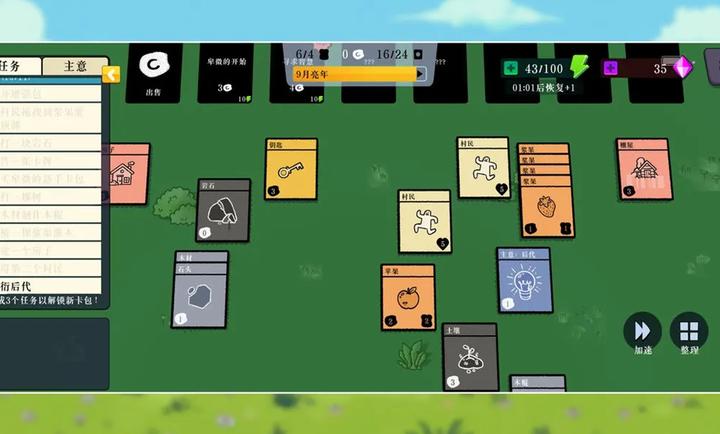Collapse the quest side panel with the arrow
Screen dimensions: 720x434
tap(111, 74)
